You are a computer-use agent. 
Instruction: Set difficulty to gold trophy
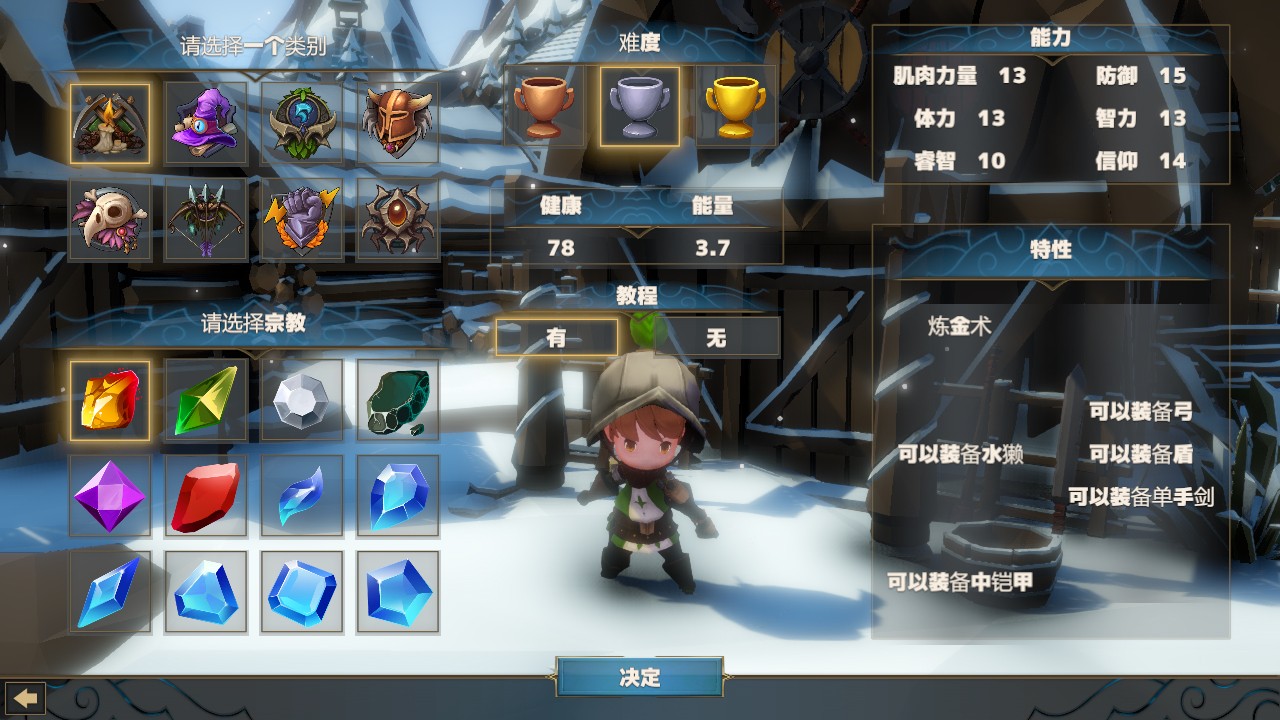point(736,107)
